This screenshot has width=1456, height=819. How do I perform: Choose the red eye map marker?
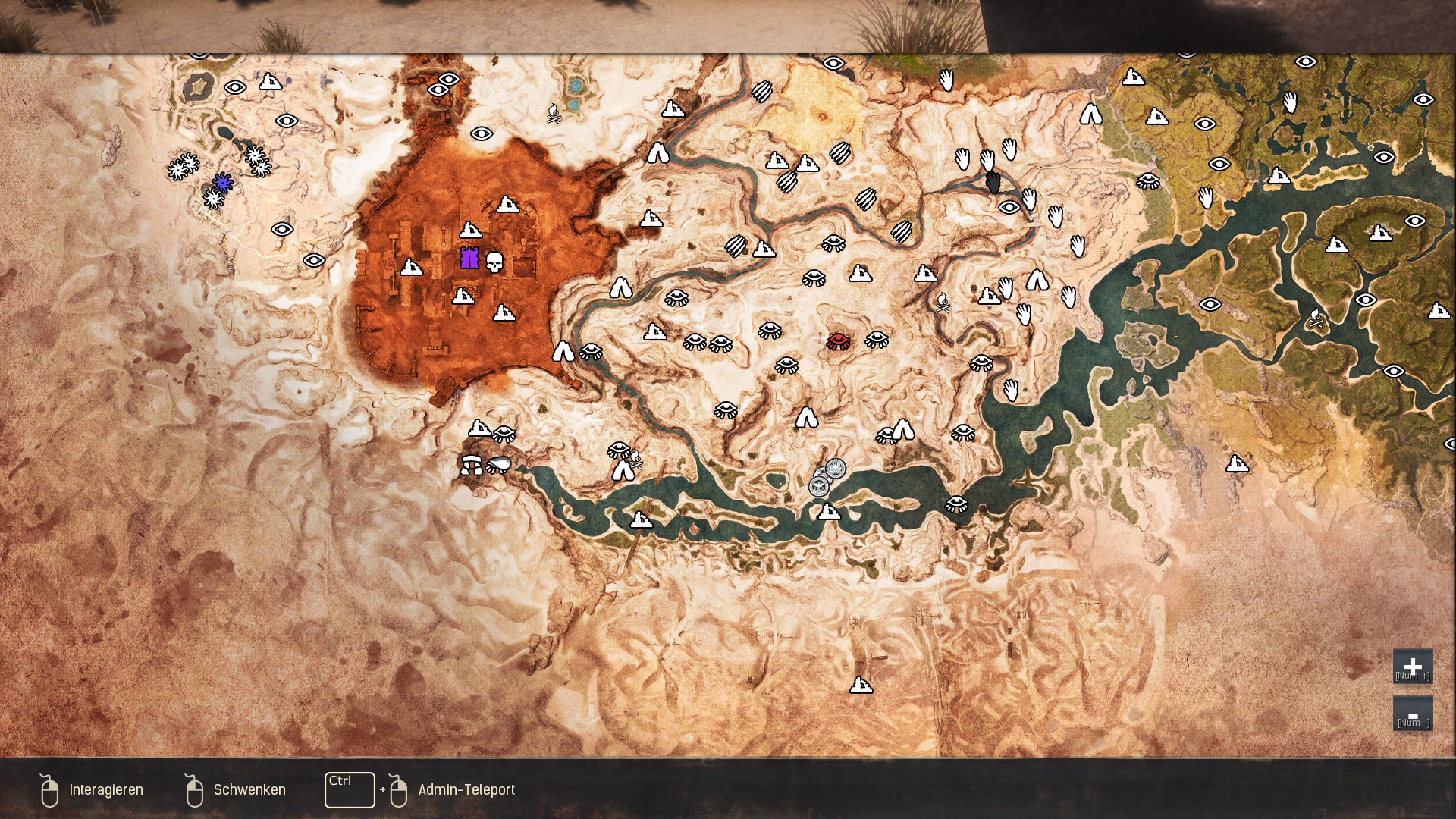click(x=838, y=340)
